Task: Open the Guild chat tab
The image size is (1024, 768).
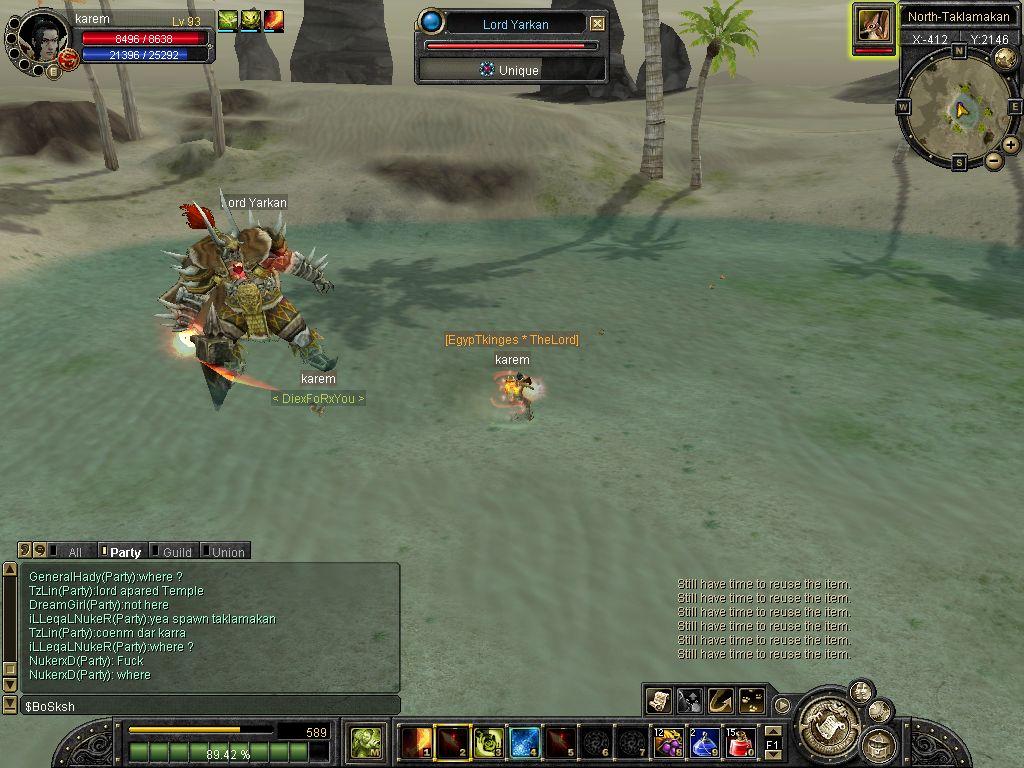Action: [176, 552]
